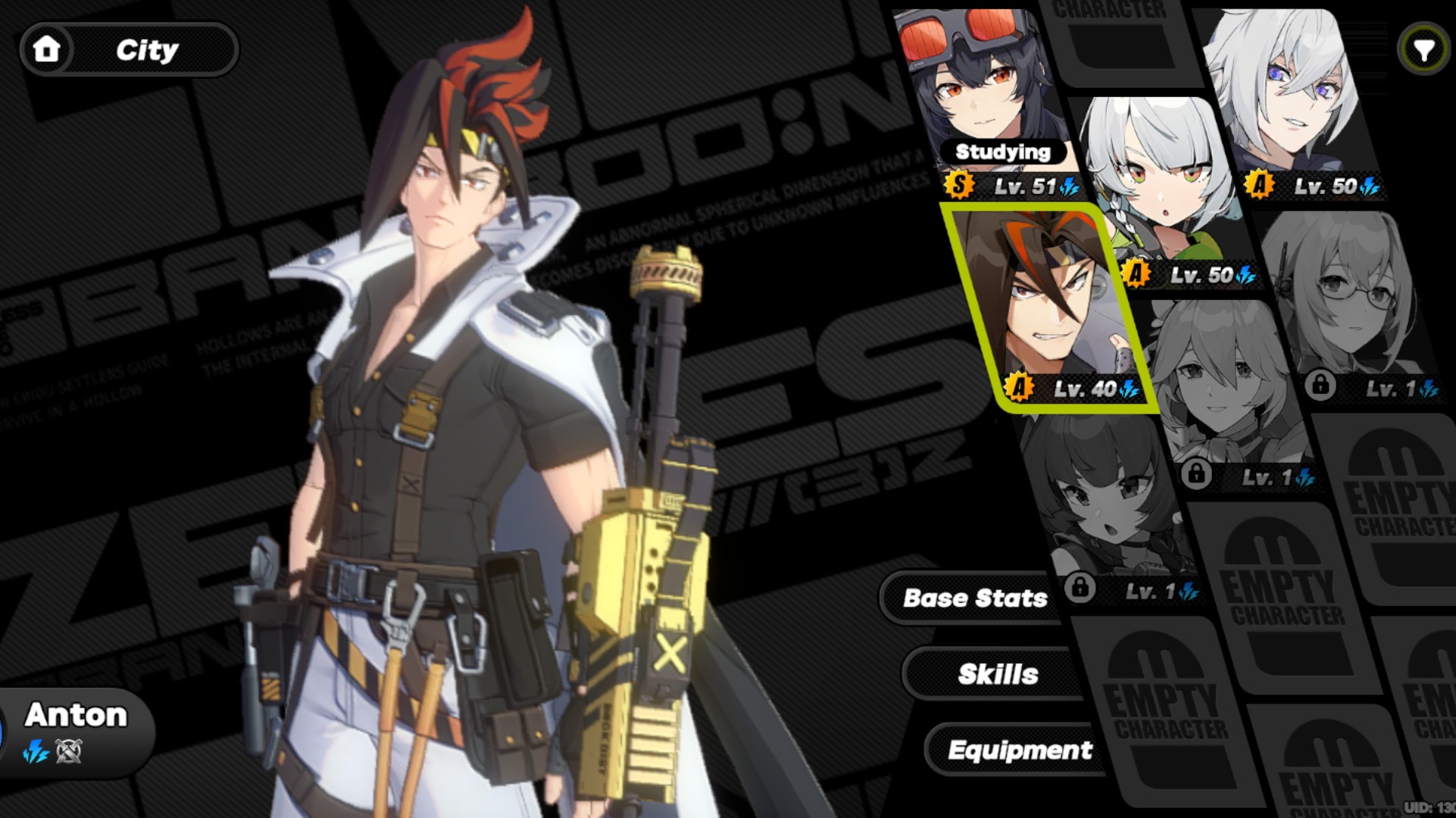Viewport: 1456px width, 818px height.
Task: Switch to the Skills panel
Action: tap(998, 673)
